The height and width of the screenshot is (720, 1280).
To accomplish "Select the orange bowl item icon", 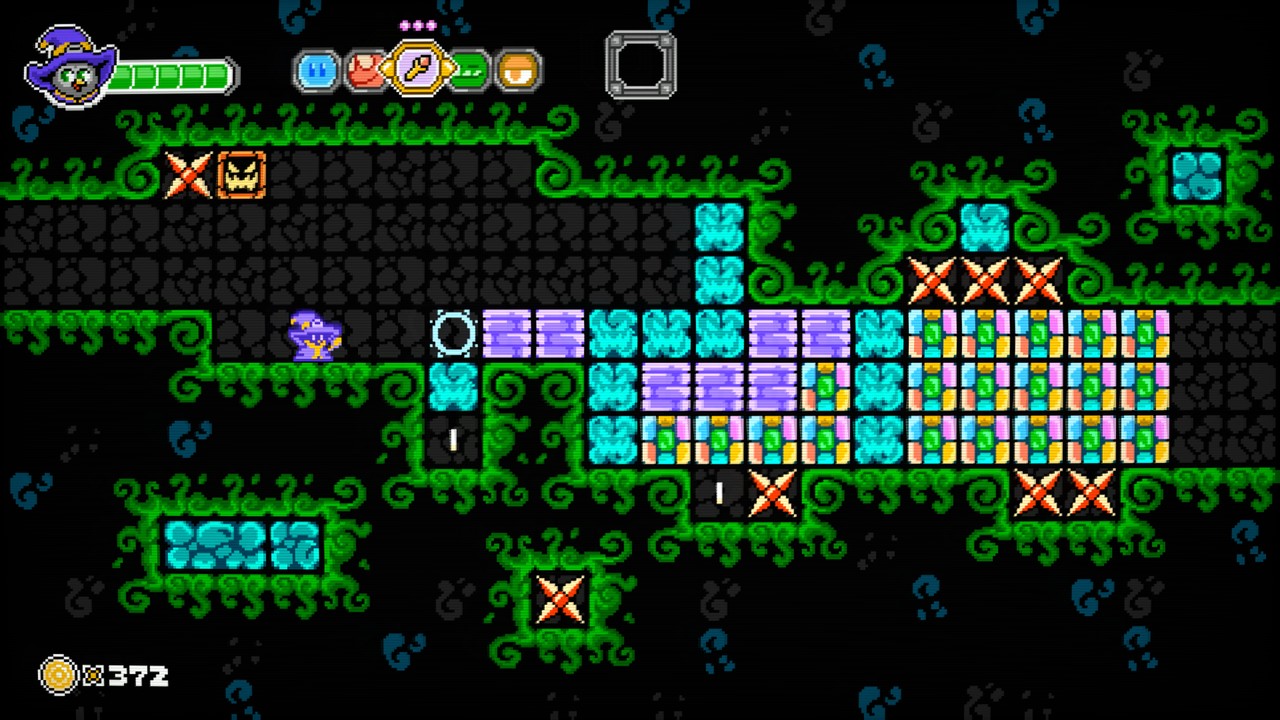I will click(517, 70).
